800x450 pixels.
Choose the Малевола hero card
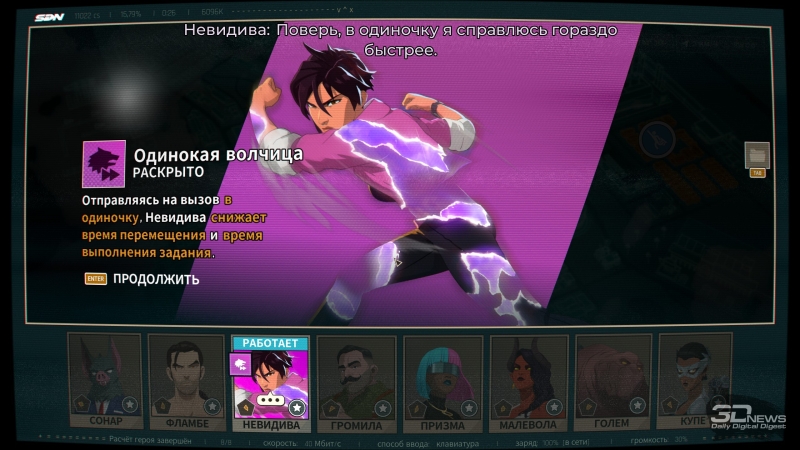tap(528, 377)
